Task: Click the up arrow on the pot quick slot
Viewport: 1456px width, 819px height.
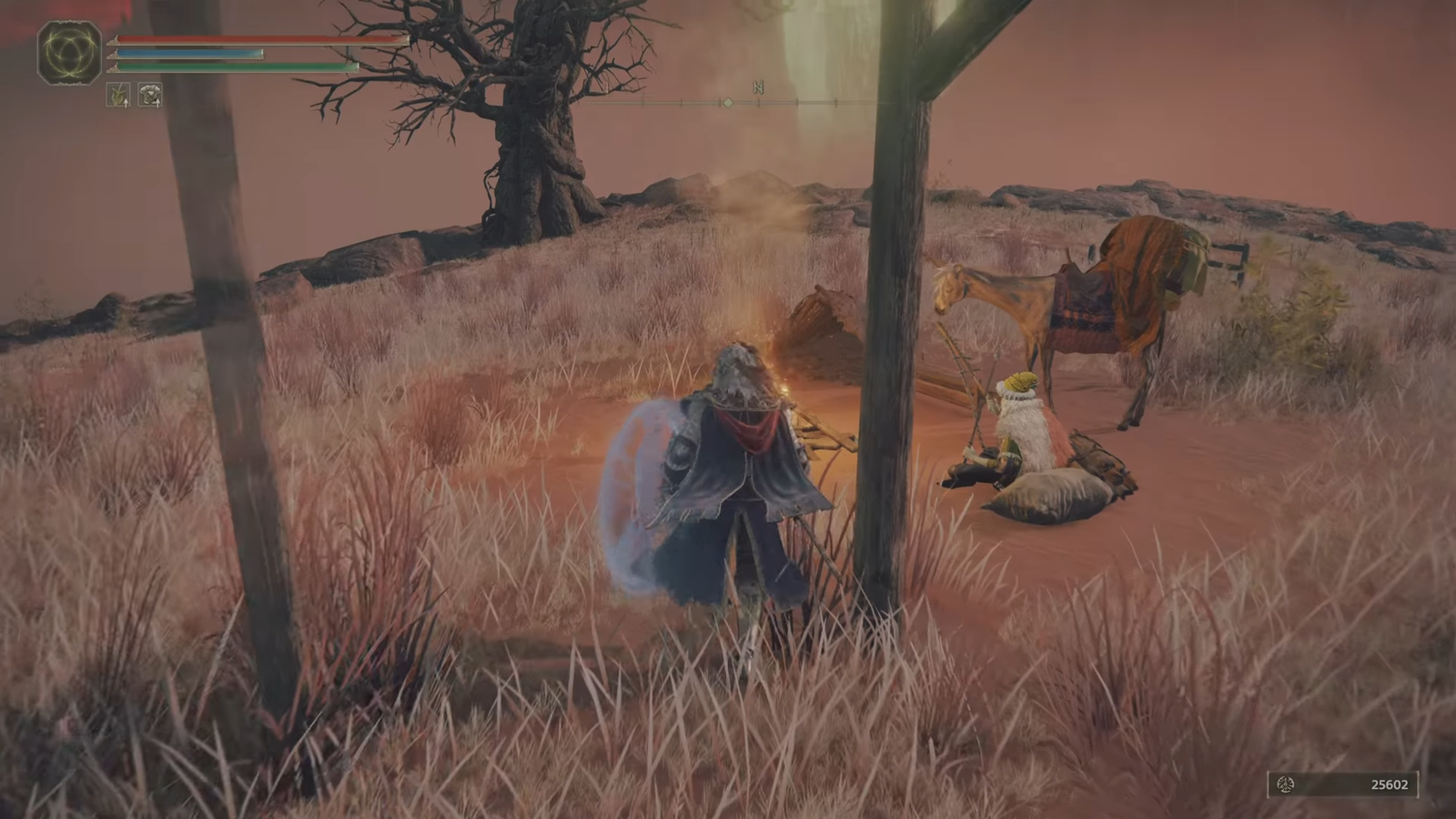Action: (157, 102)
